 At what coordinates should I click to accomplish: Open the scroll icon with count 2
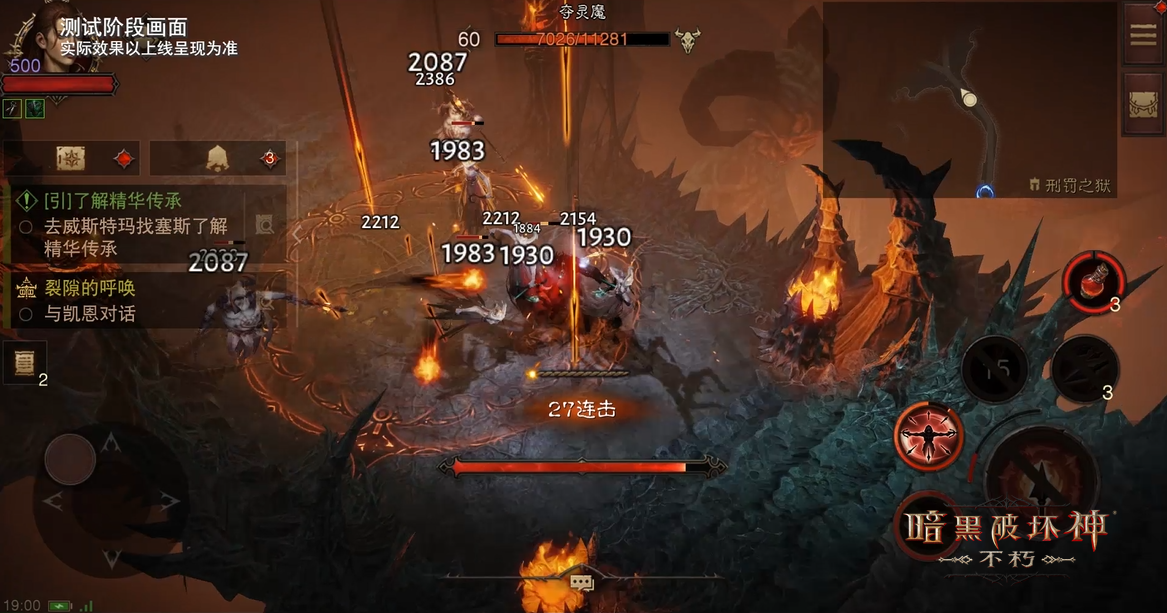tap(23, 364)
